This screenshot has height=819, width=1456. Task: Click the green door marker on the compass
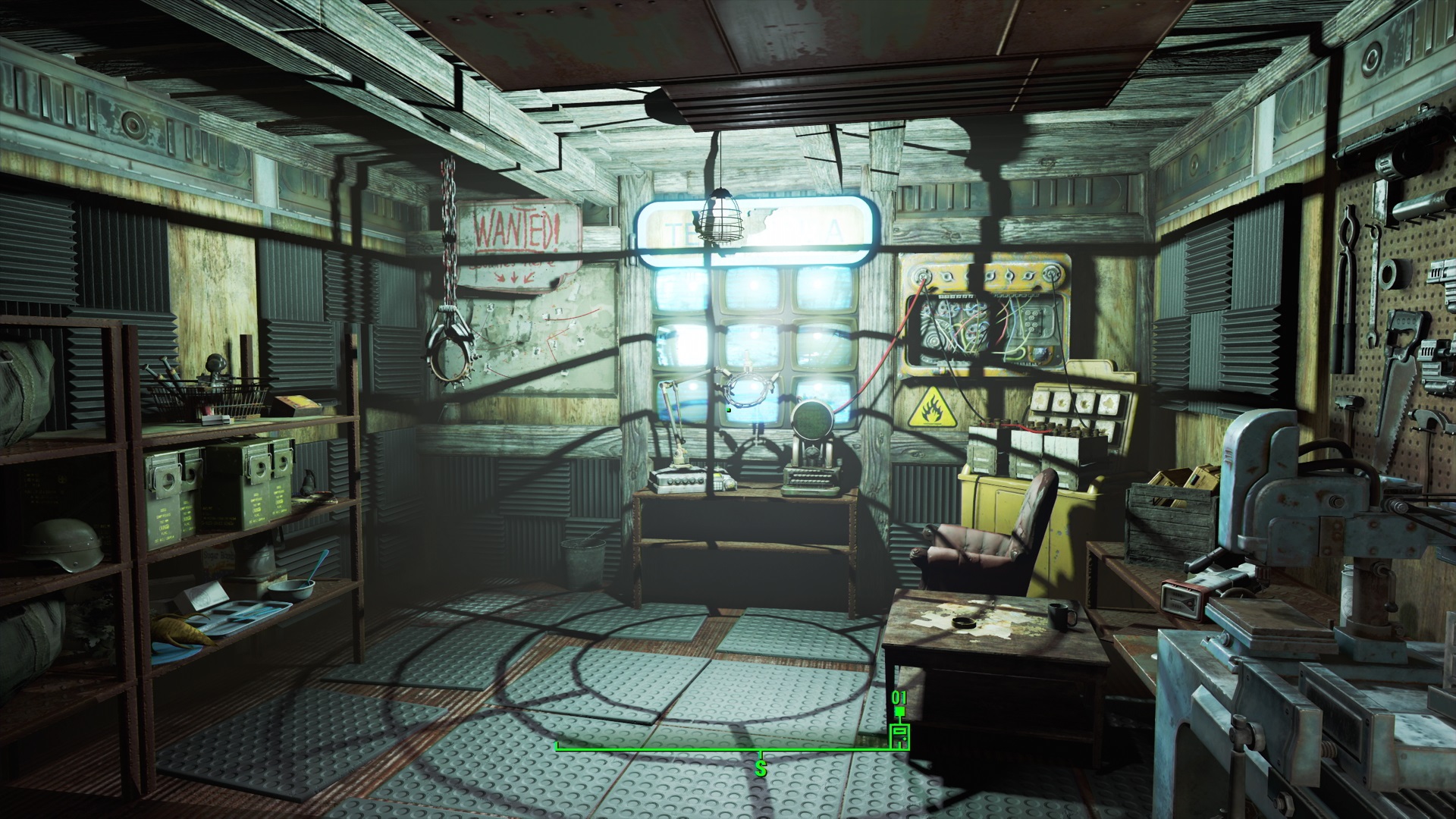point(899,737)
